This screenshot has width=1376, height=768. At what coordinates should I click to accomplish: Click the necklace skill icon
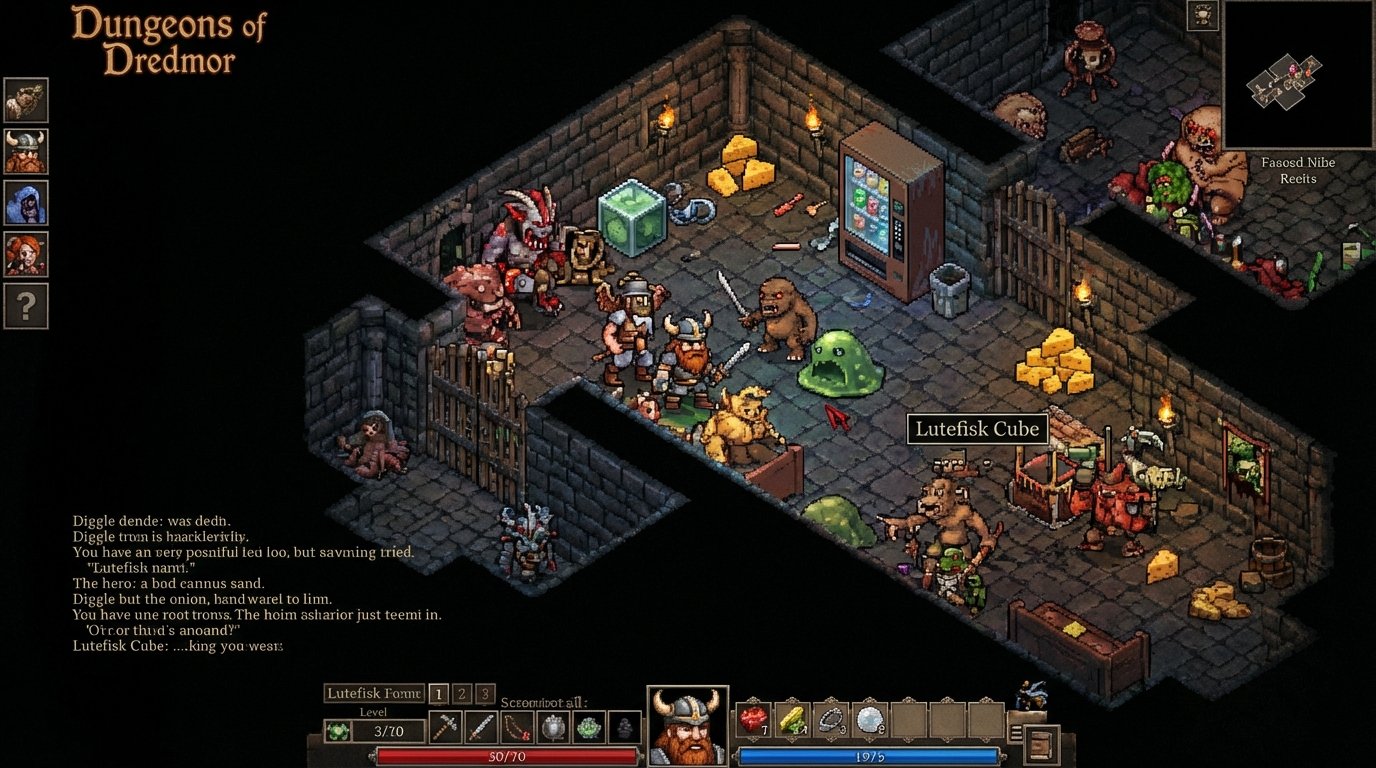518,727
